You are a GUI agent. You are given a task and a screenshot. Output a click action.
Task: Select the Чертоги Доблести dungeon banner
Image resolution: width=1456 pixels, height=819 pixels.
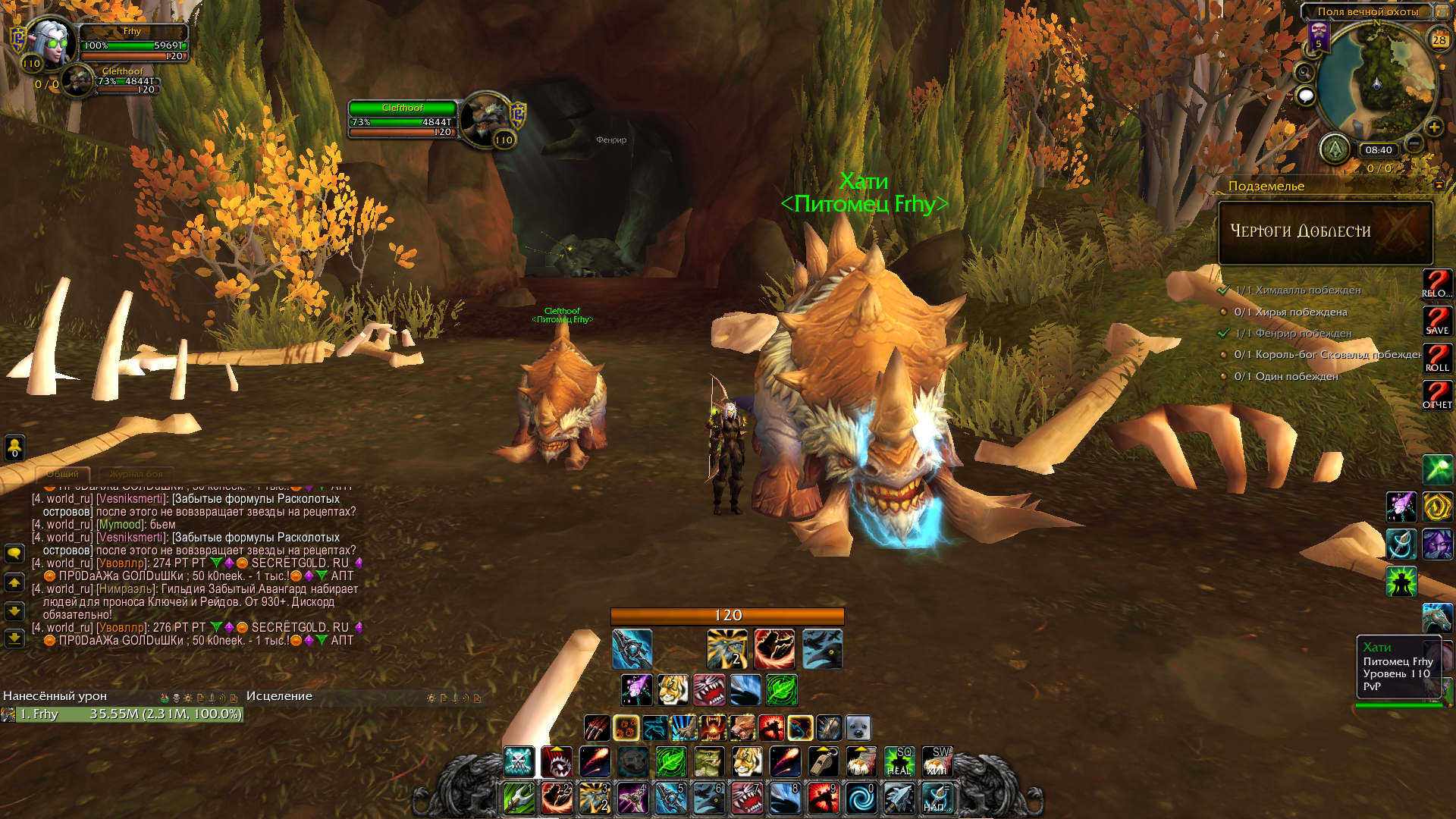click(1326, 232)
